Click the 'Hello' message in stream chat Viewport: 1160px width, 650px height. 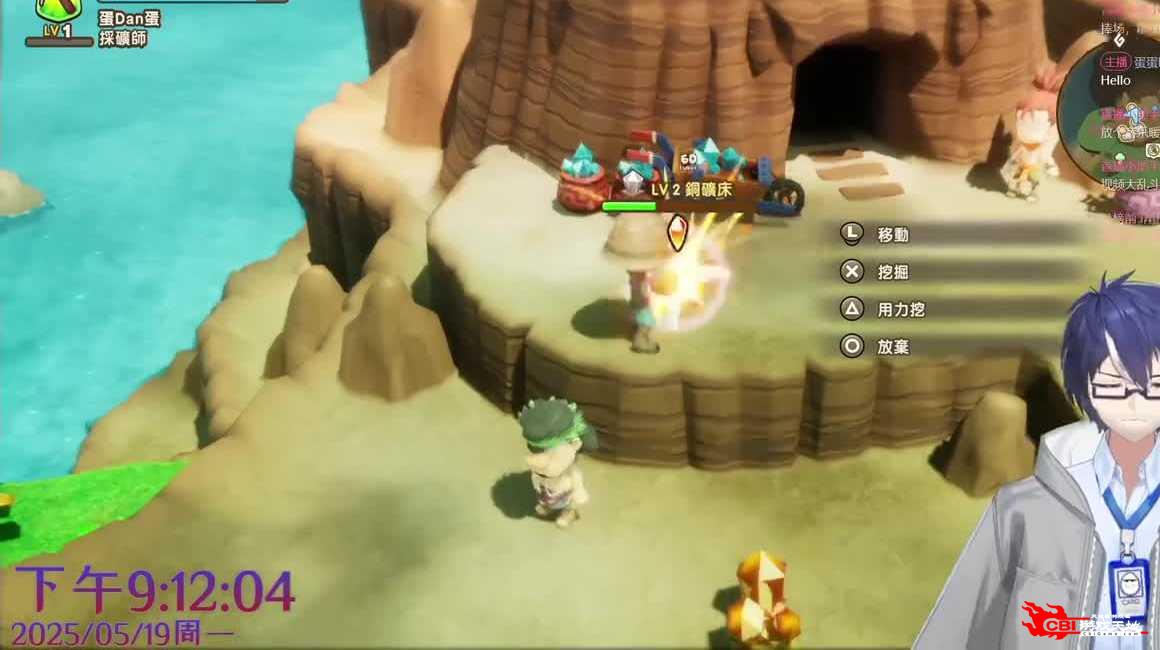[x=1115, y=80]
